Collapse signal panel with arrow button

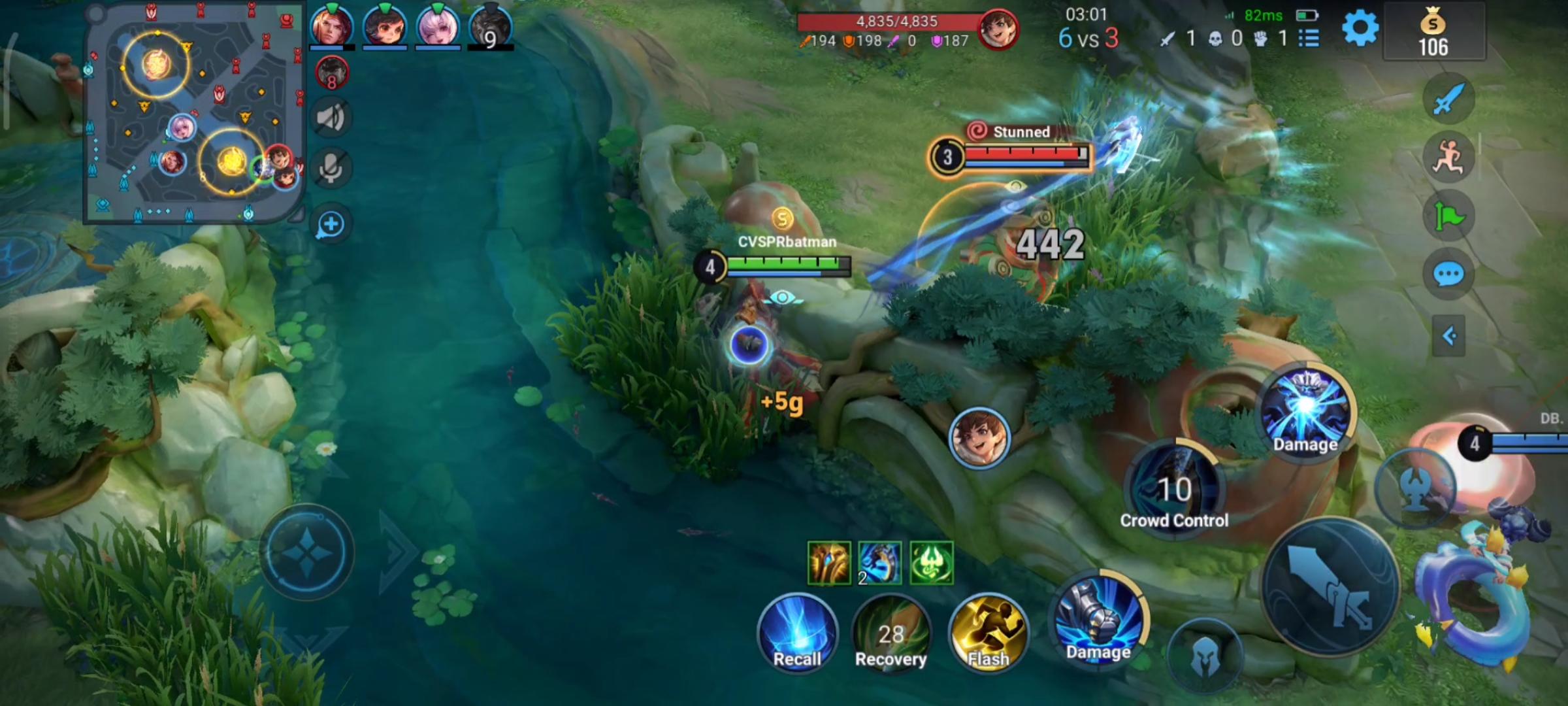click(1448, 336)
